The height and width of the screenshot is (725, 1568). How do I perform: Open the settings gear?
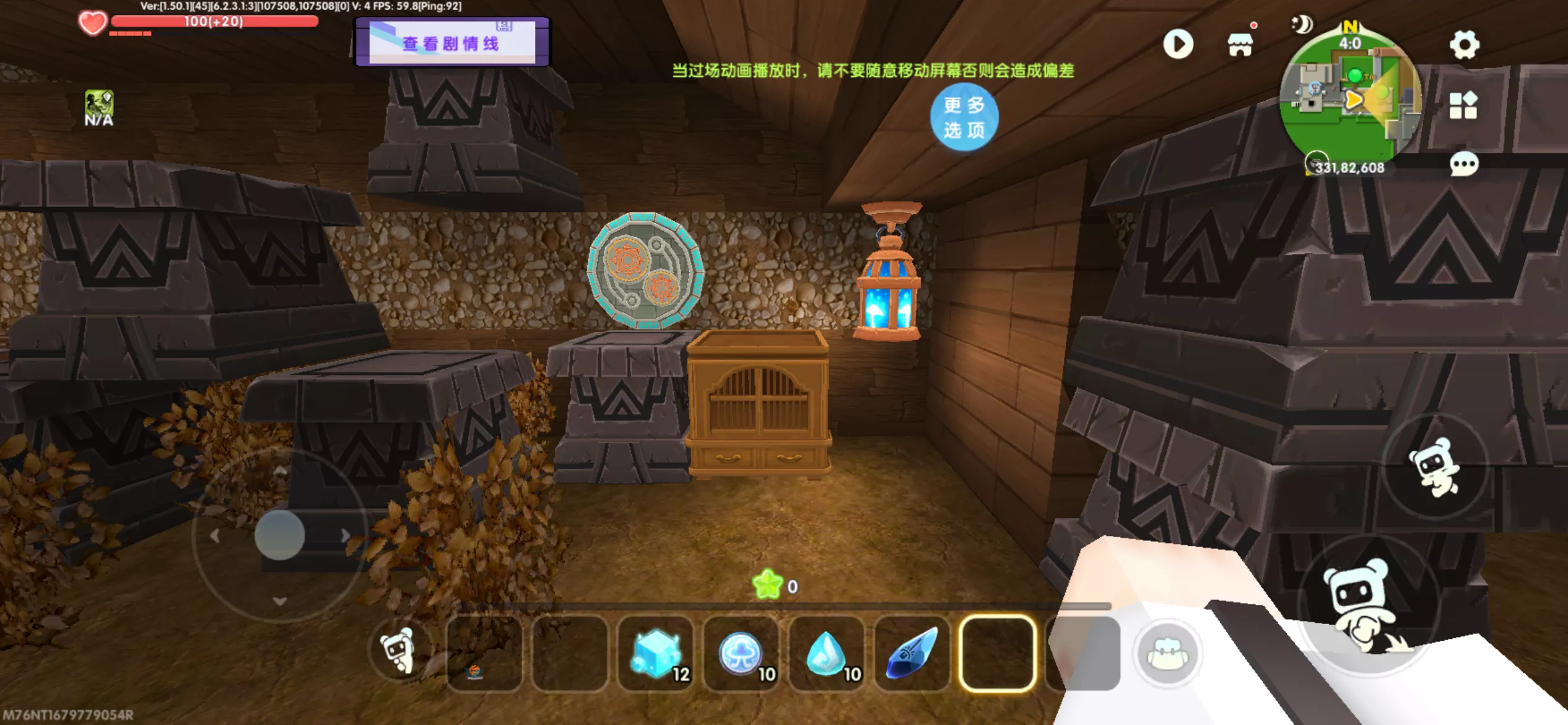(1464, 45)
